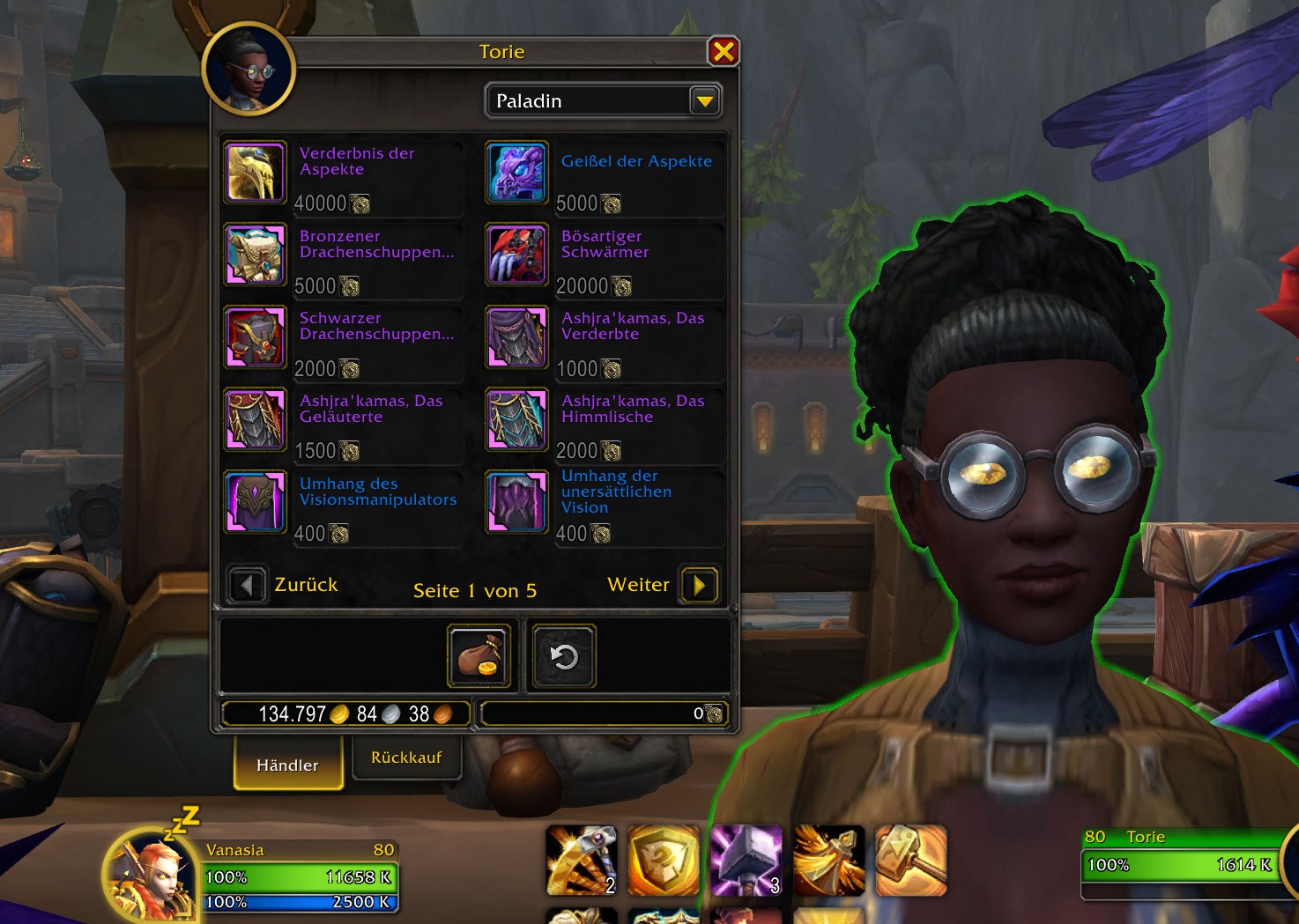
Task: Choose Ashjra'kamas, Das Verderbte cloak
Action: [517, 337]
